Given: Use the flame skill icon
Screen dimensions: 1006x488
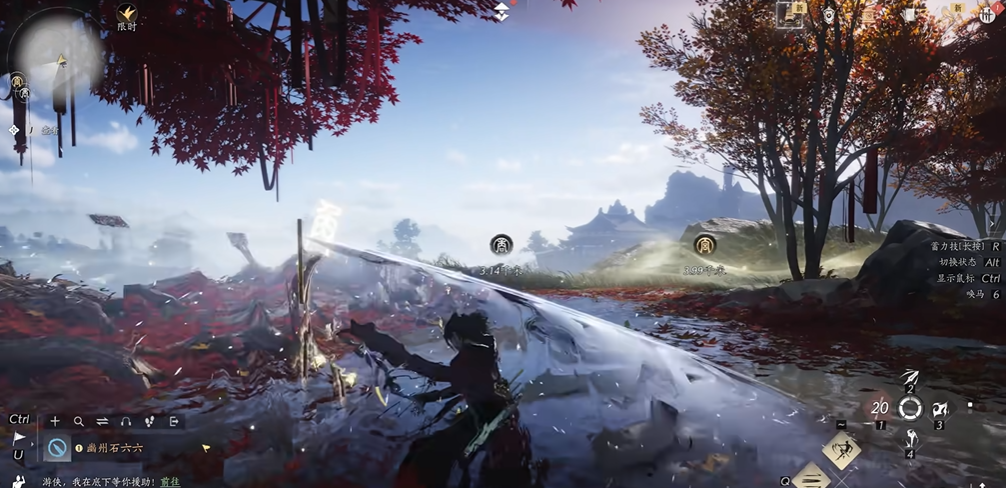Looking at the screenshot, I should click(x=941, y=408).
